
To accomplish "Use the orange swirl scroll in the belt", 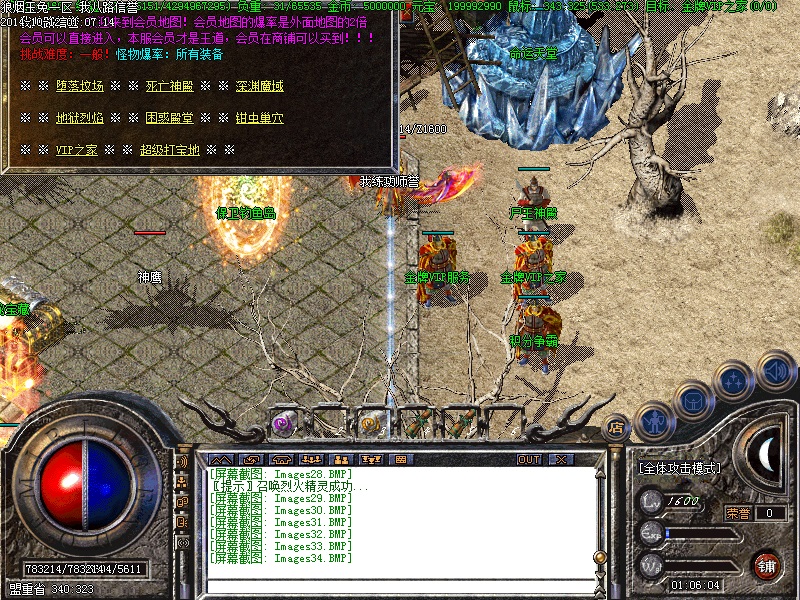I will (374, 423).
